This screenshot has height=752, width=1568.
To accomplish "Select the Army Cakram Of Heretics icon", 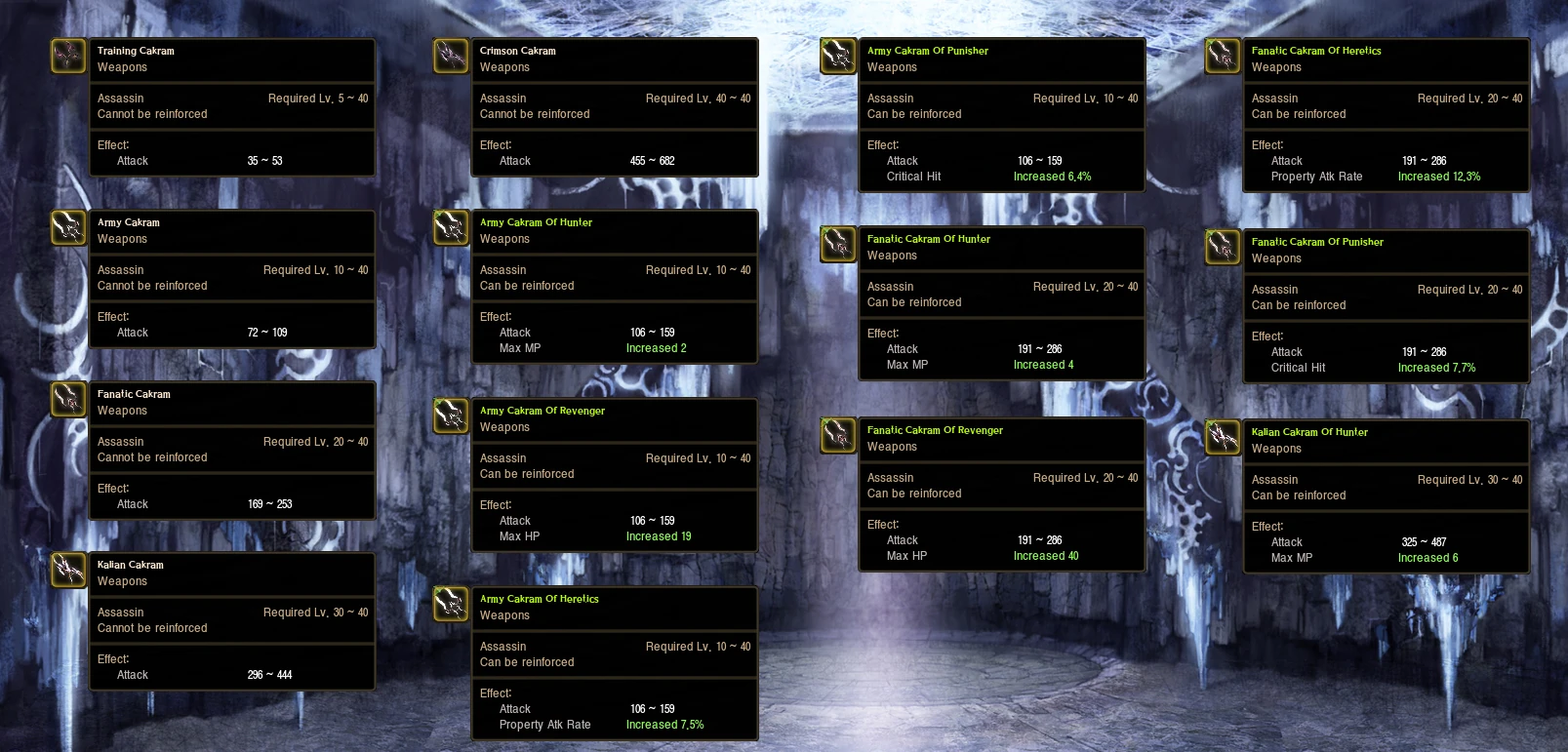I will pos(450,604).
